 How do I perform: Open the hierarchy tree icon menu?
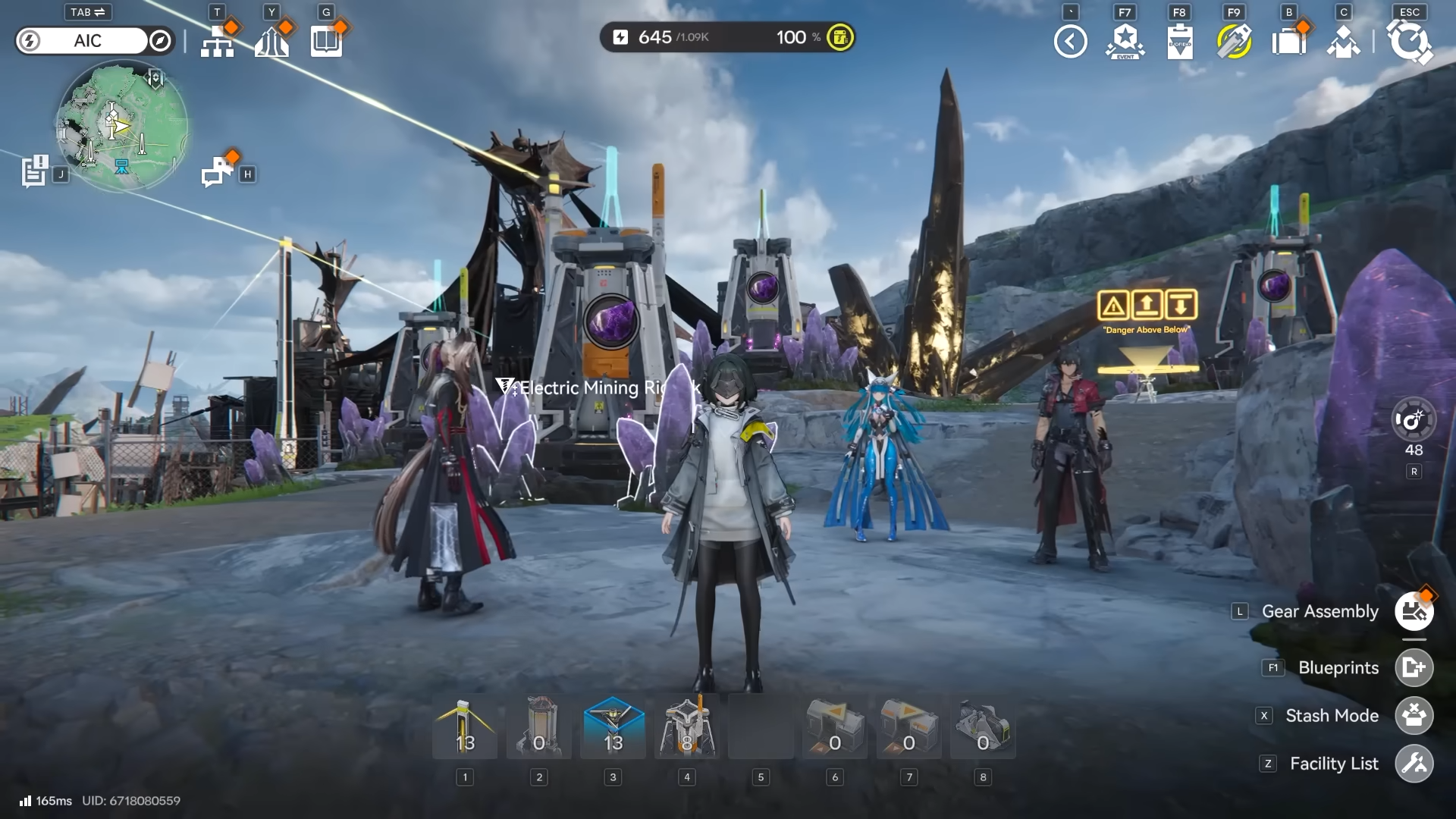[x=218, y=42]
